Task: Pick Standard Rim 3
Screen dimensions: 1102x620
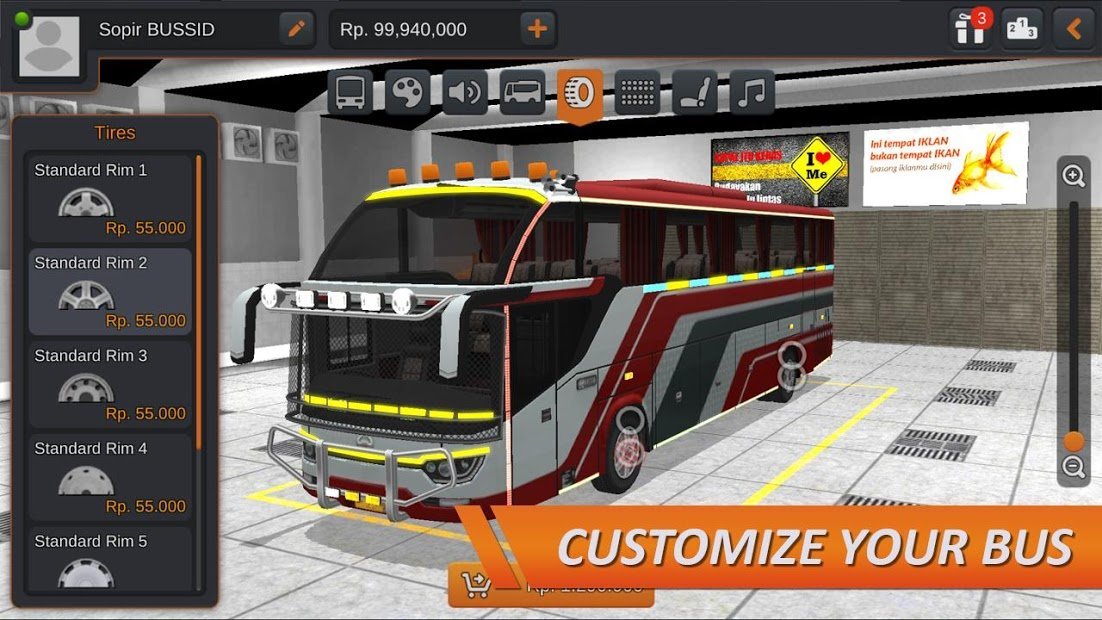Action: tap(110, 384)
